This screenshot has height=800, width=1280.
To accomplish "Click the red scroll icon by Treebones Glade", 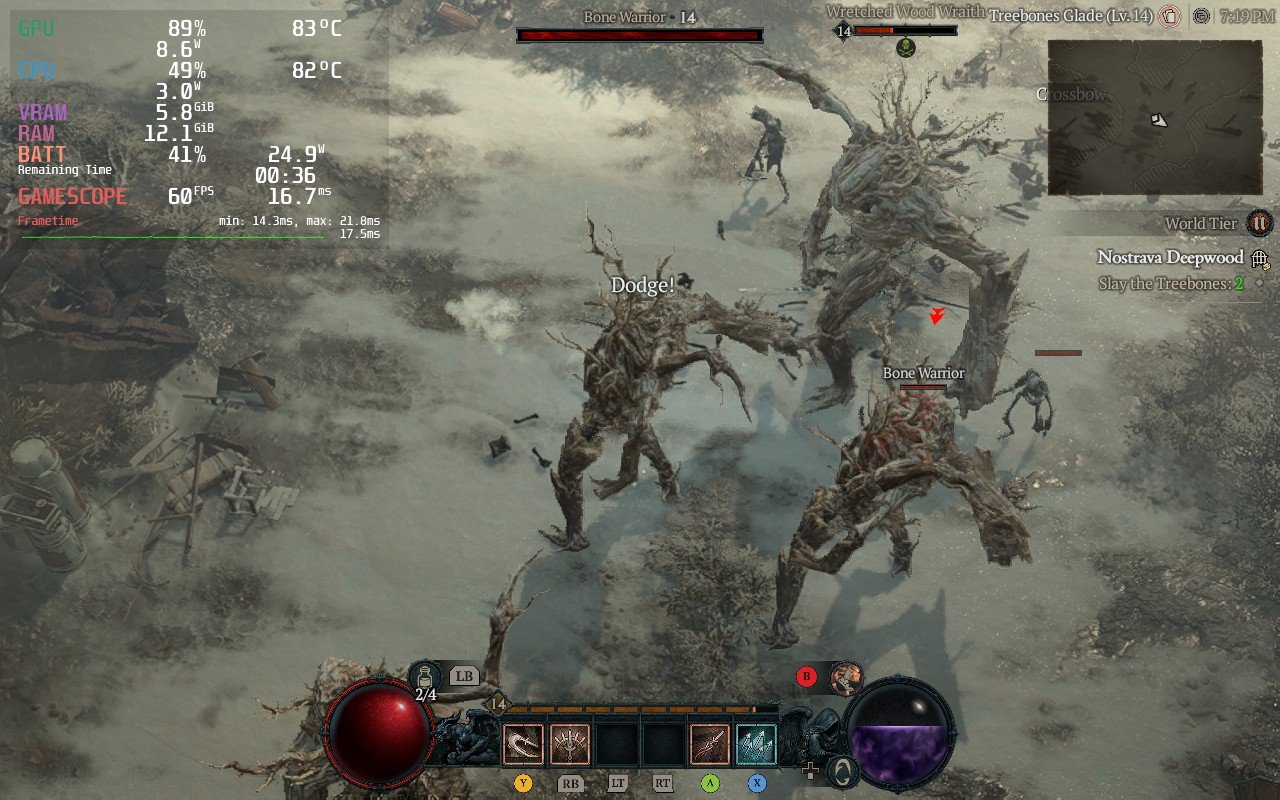I will coord(1170,16).
